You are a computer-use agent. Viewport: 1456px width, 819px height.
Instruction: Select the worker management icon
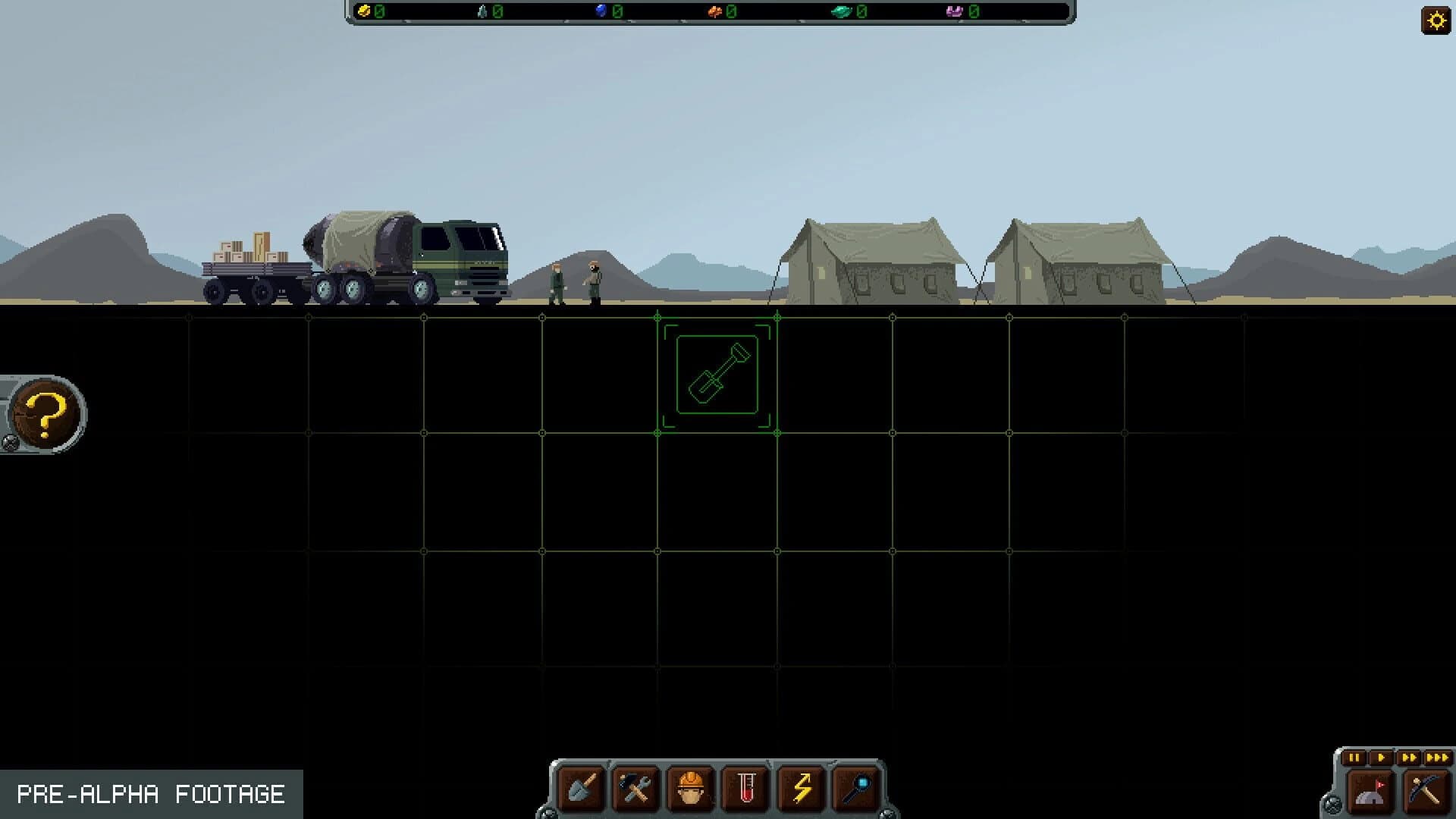click(x=692, y=789)
